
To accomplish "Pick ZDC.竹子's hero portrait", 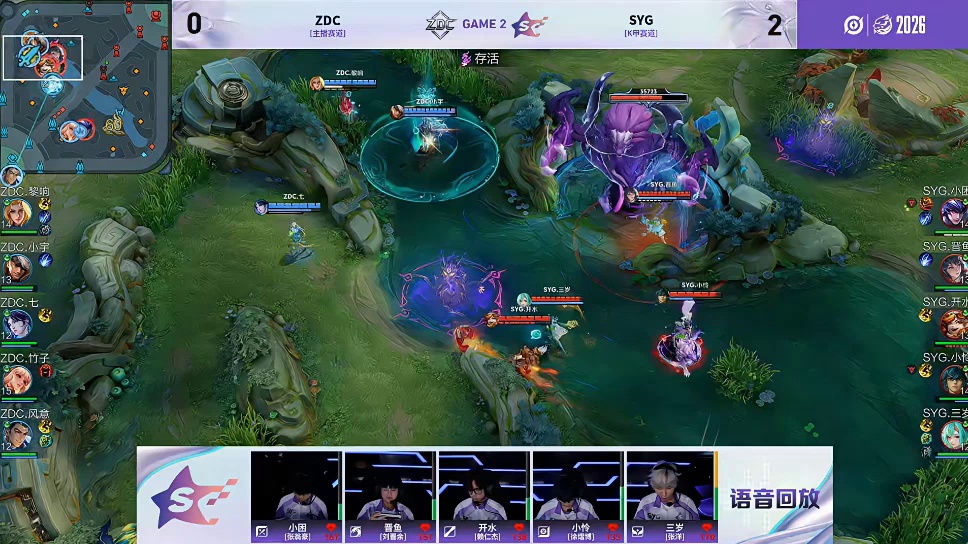I will 16,380.
